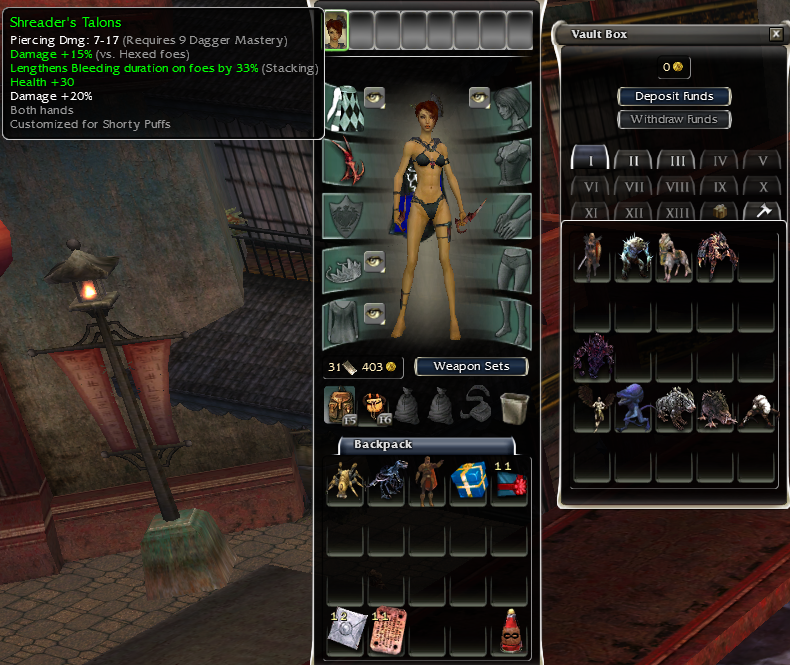This screenshot has height=665, width=790.
Task: Toggle the cape visibility eye icon
Action: 375,96
